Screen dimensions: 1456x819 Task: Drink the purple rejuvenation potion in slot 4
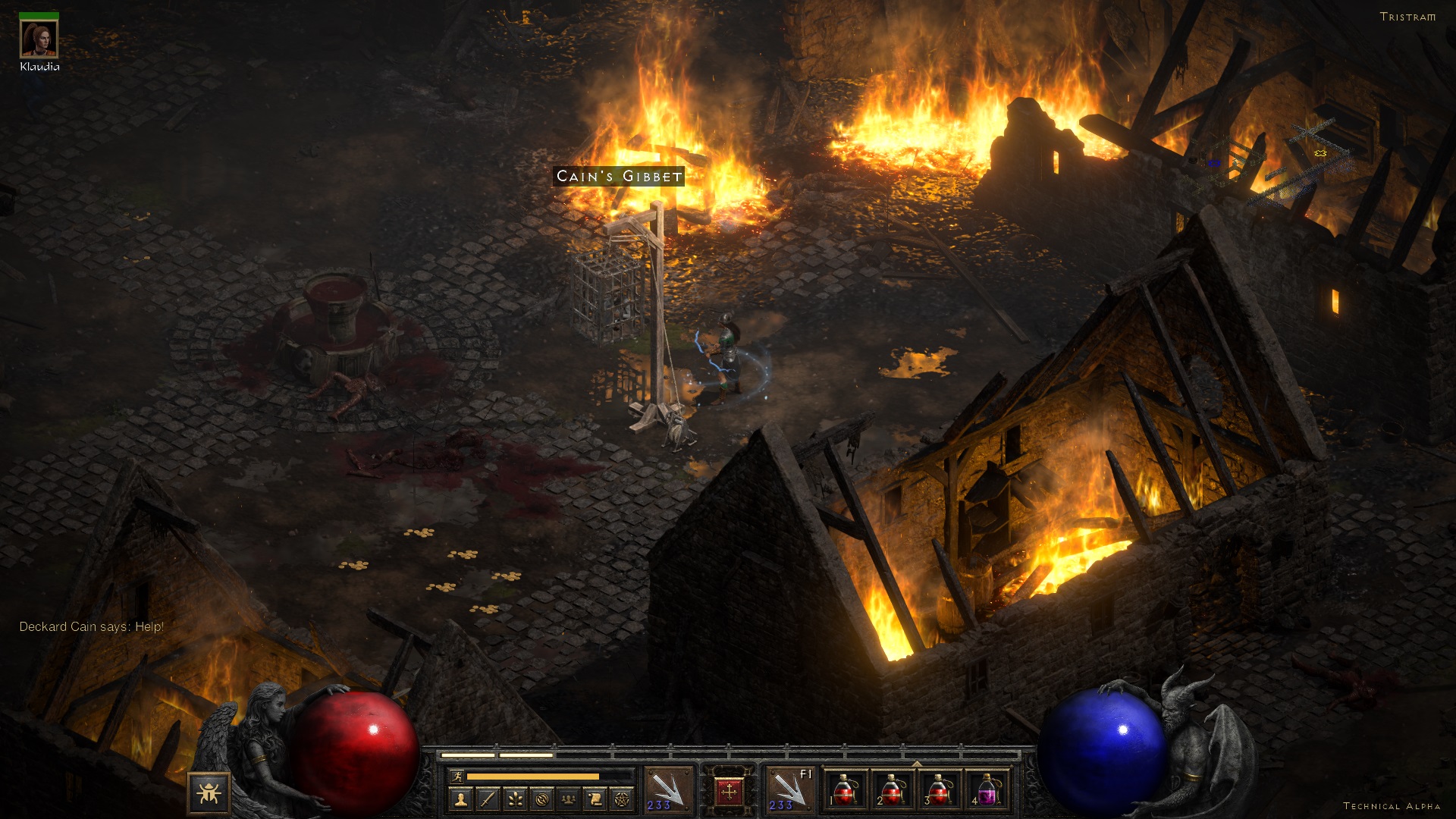[x=987, y=790]
